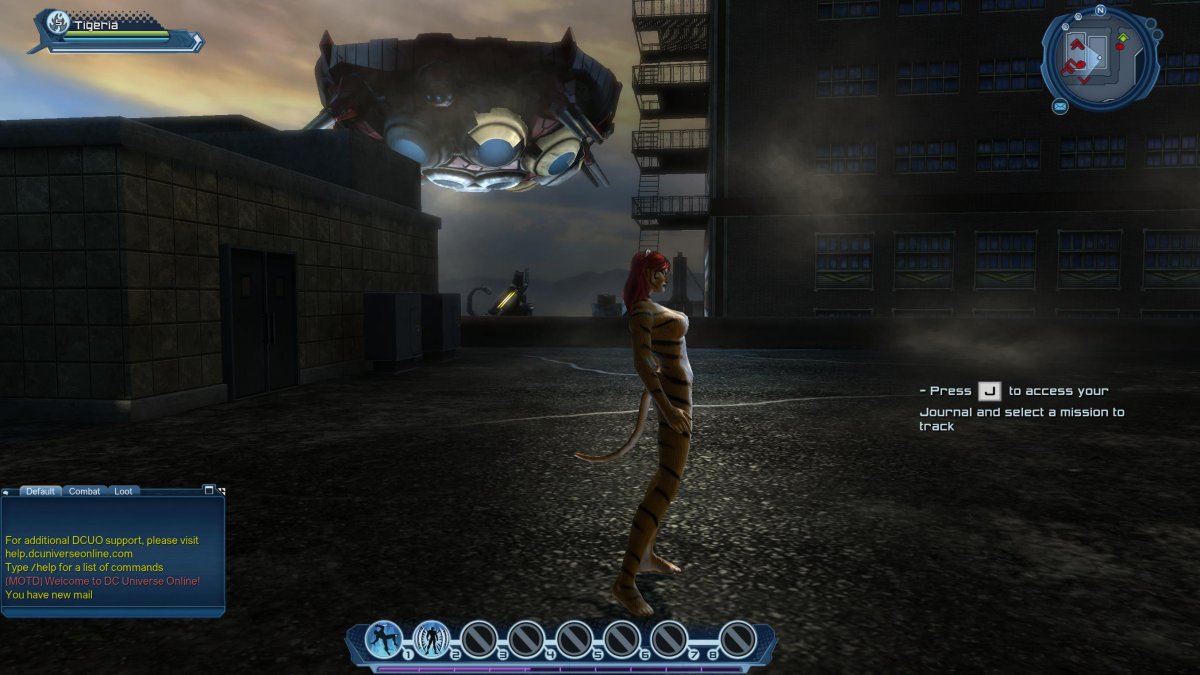The image size is (1200, 675).
Task: Select the Tigeria character portrait icon
Action: pyautogui.click(x=58, y=23)
